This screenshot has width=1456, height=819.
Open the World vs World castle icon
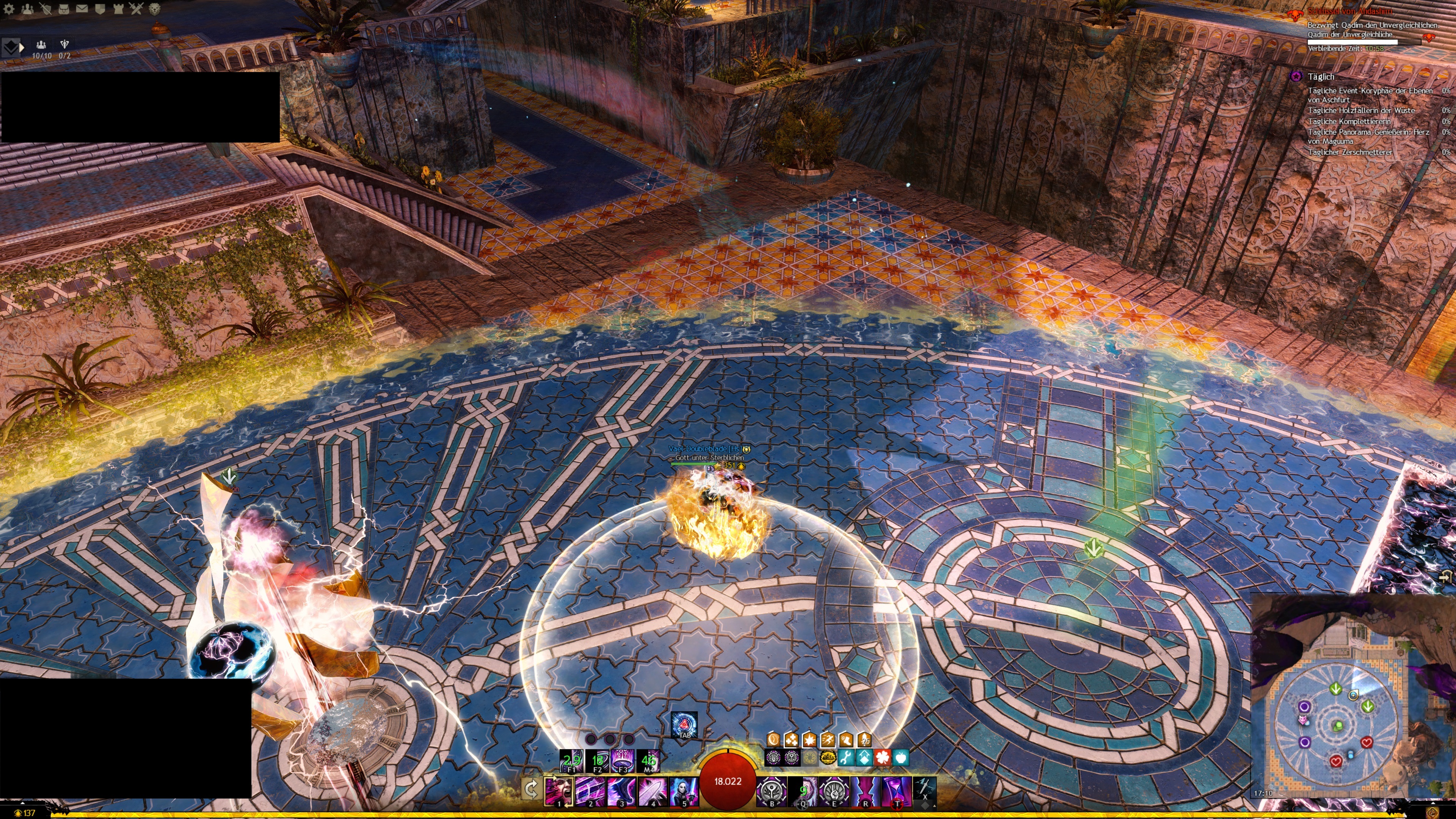point(118,8)
